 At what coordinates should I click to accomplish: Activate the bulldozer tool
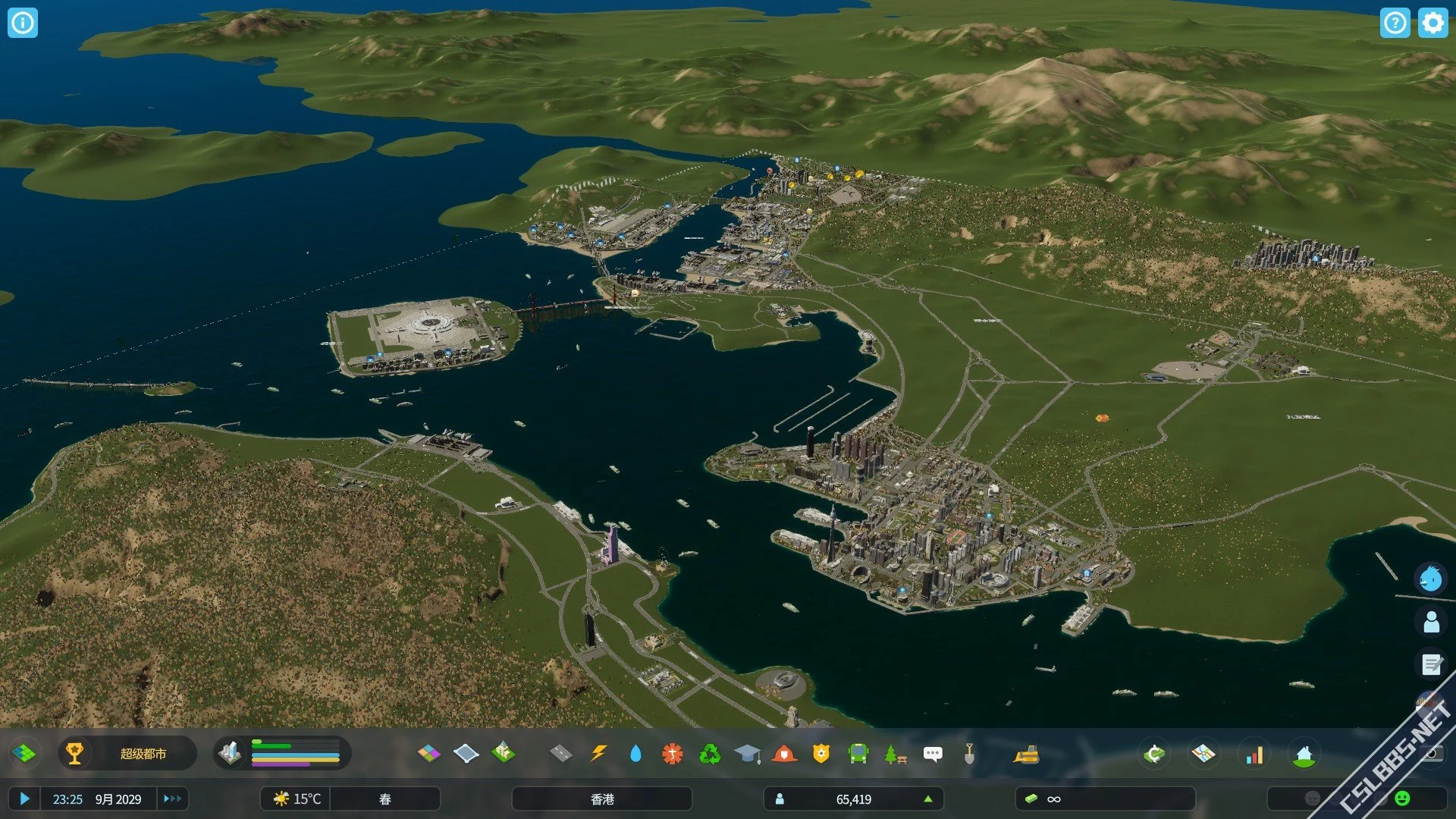[x=1025, y=755]
